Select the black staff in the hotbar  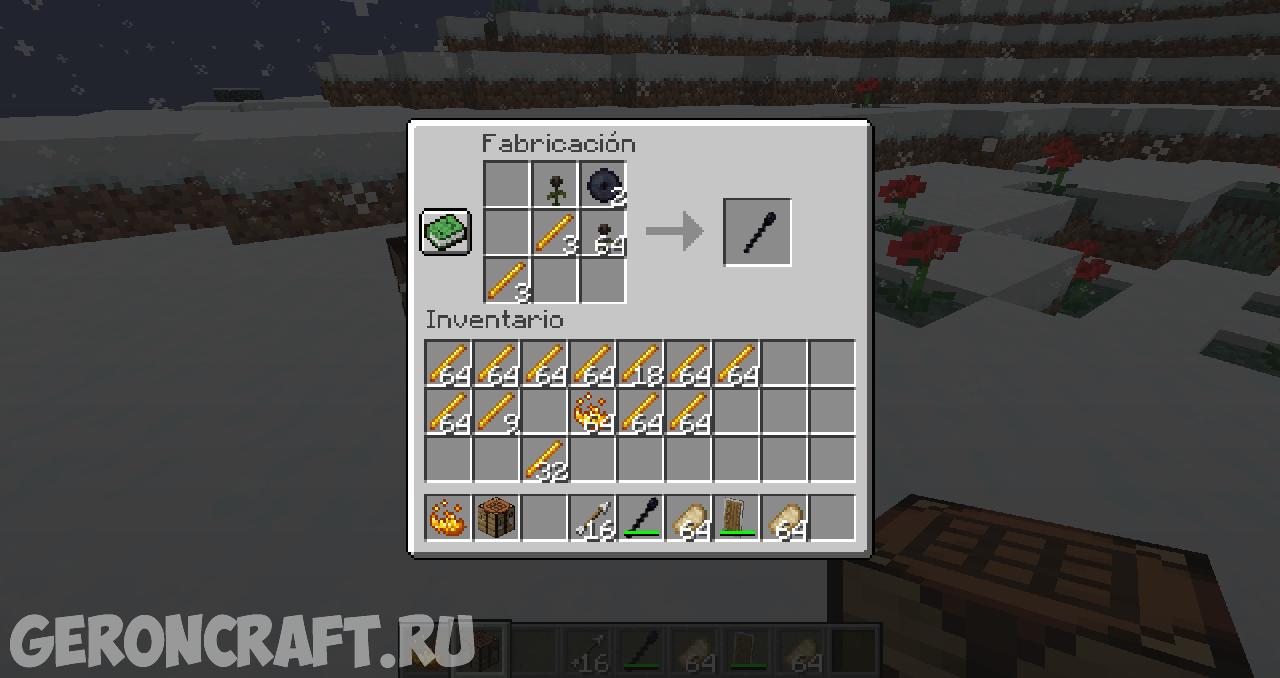pyautogui.click(x=641, y=518)
